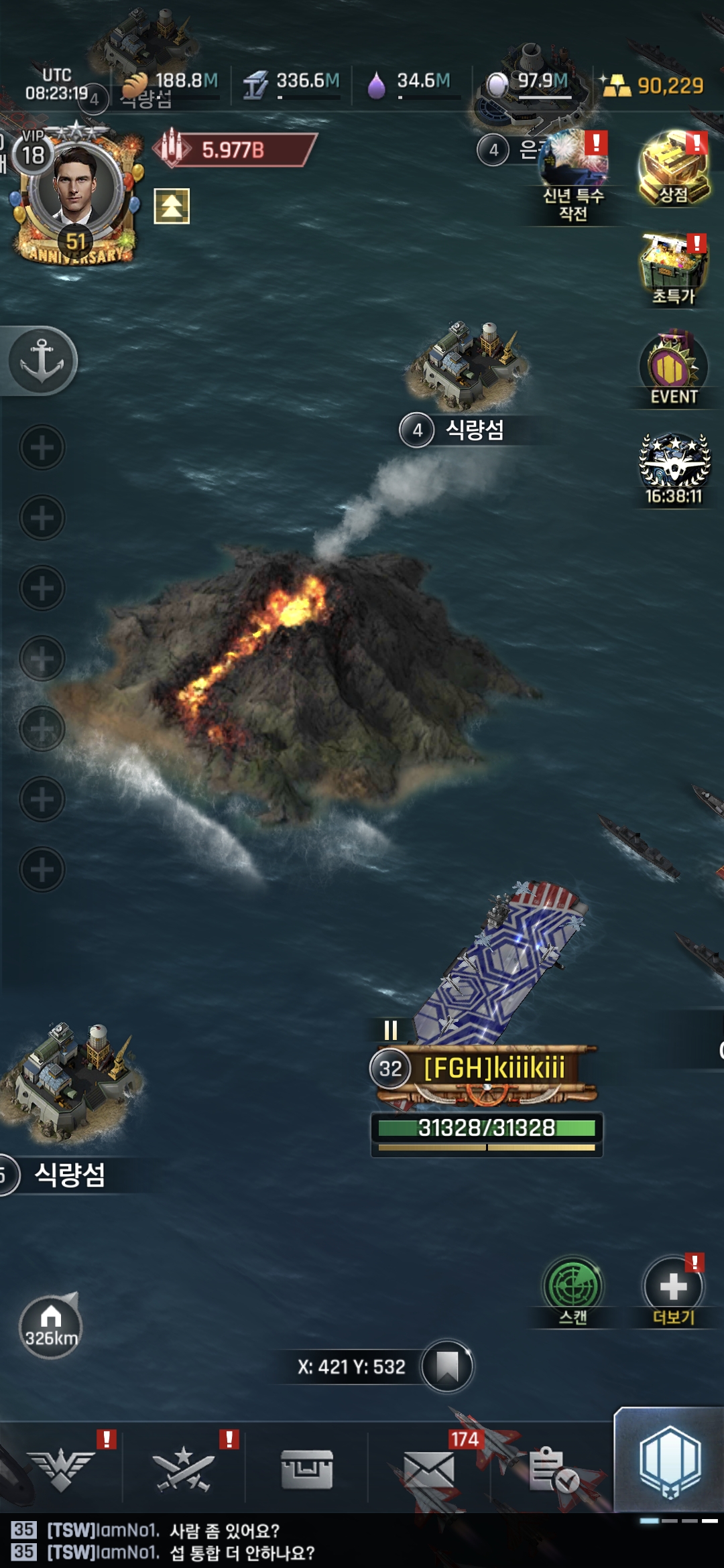This screenshot has width=724, height=1568.
Task: Expand the yellow double-arrow boost icon
Action: pos(172,206)
